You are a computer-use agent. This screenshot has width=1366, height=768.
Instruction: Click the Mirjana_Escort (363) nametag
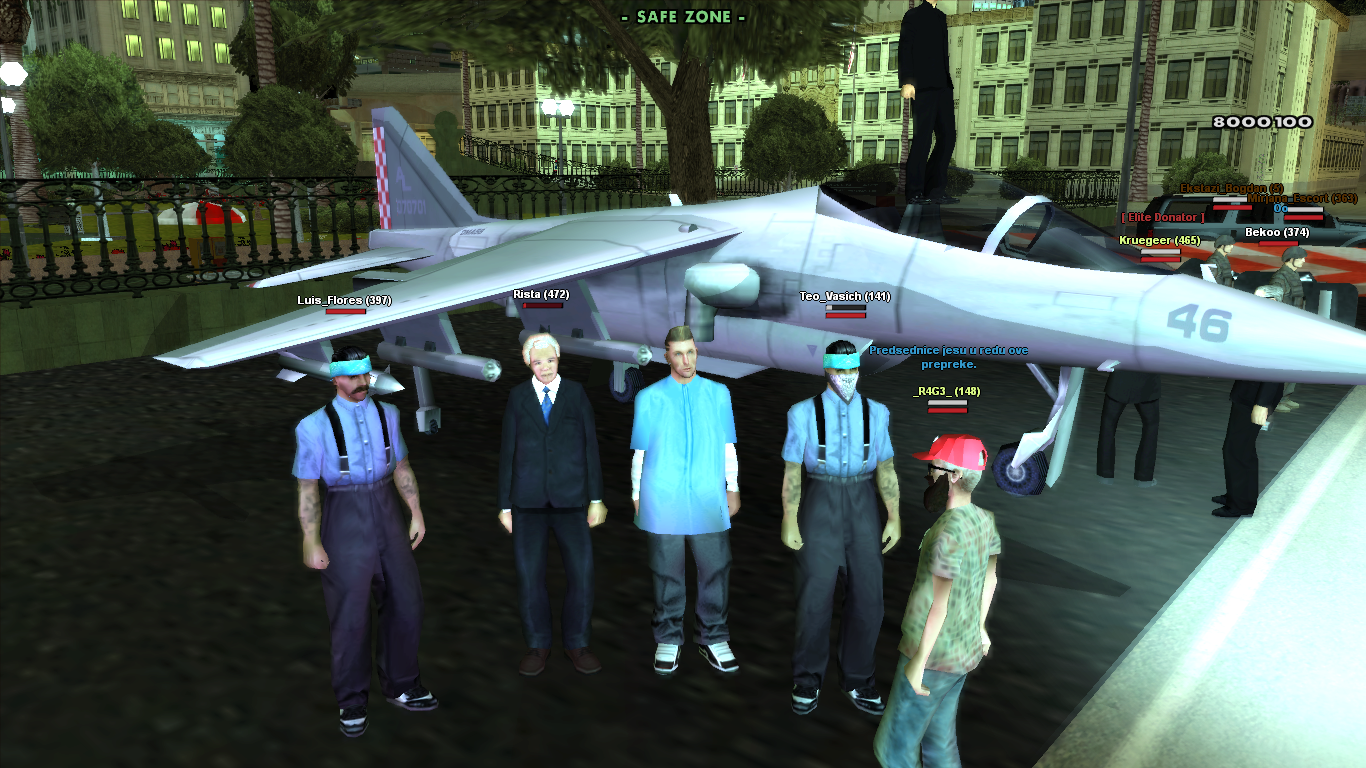pos(1302,198)
